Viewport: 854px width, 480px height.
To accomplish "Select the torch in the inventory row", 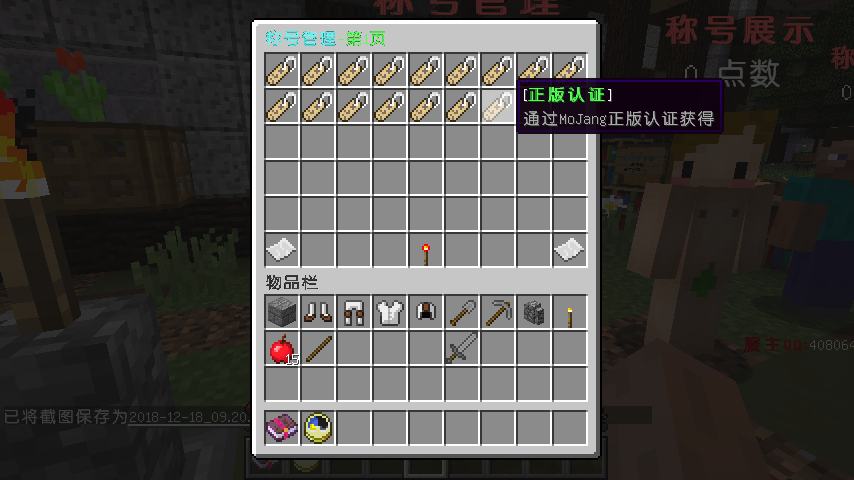I will 569,313.
